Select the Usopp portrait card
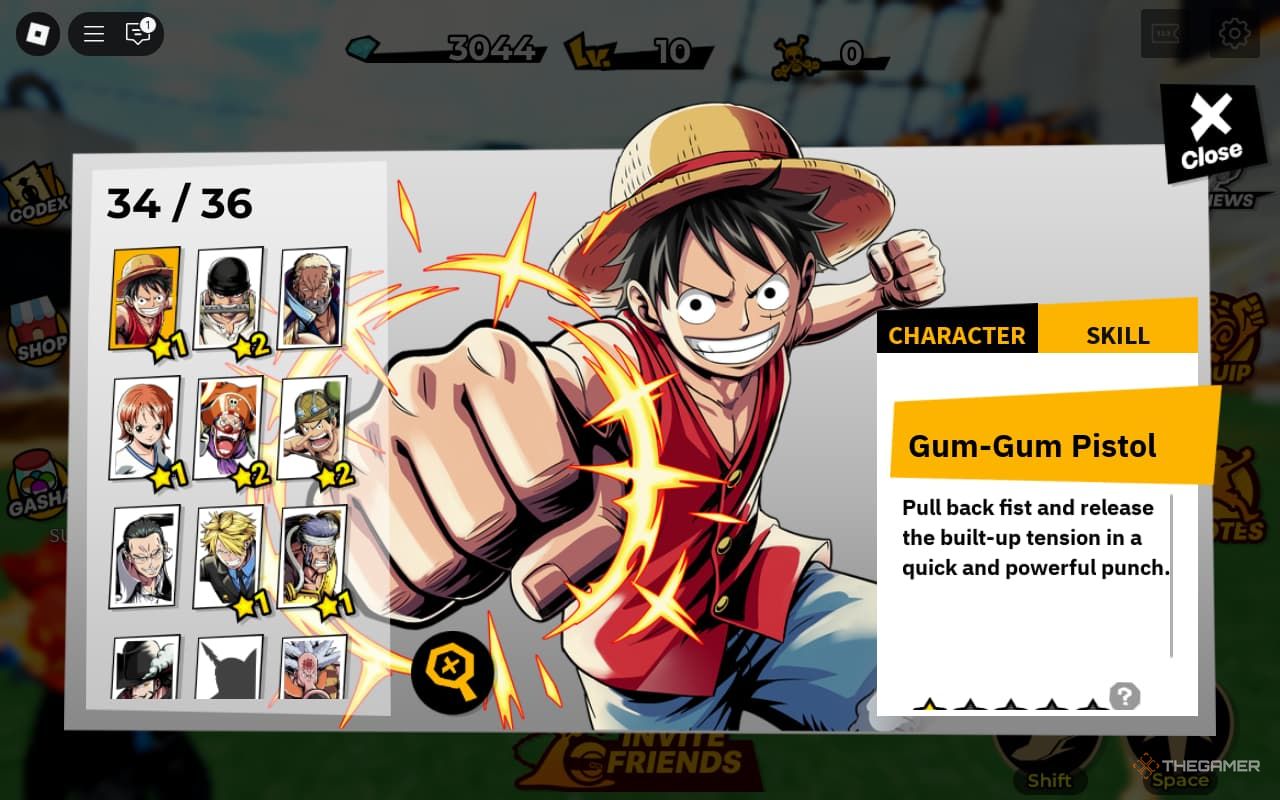This screenshot has width=1280, height=800. click(x=313, y=428)
